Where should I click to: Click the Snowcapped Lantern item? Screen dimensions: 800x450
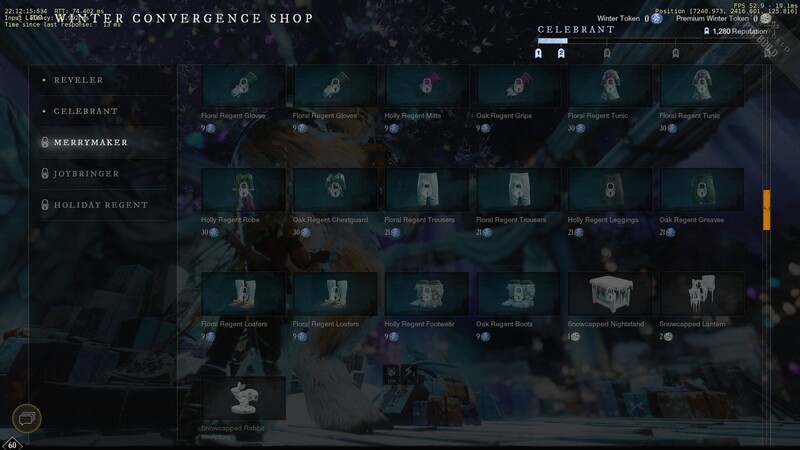click(x=703, y=293)
